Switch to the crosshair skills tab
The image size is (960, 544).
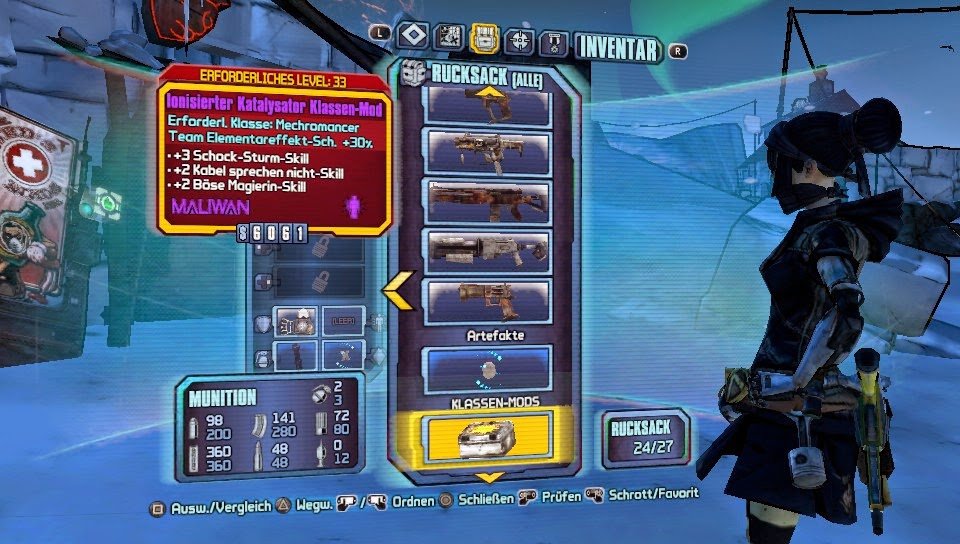point(520,39)
